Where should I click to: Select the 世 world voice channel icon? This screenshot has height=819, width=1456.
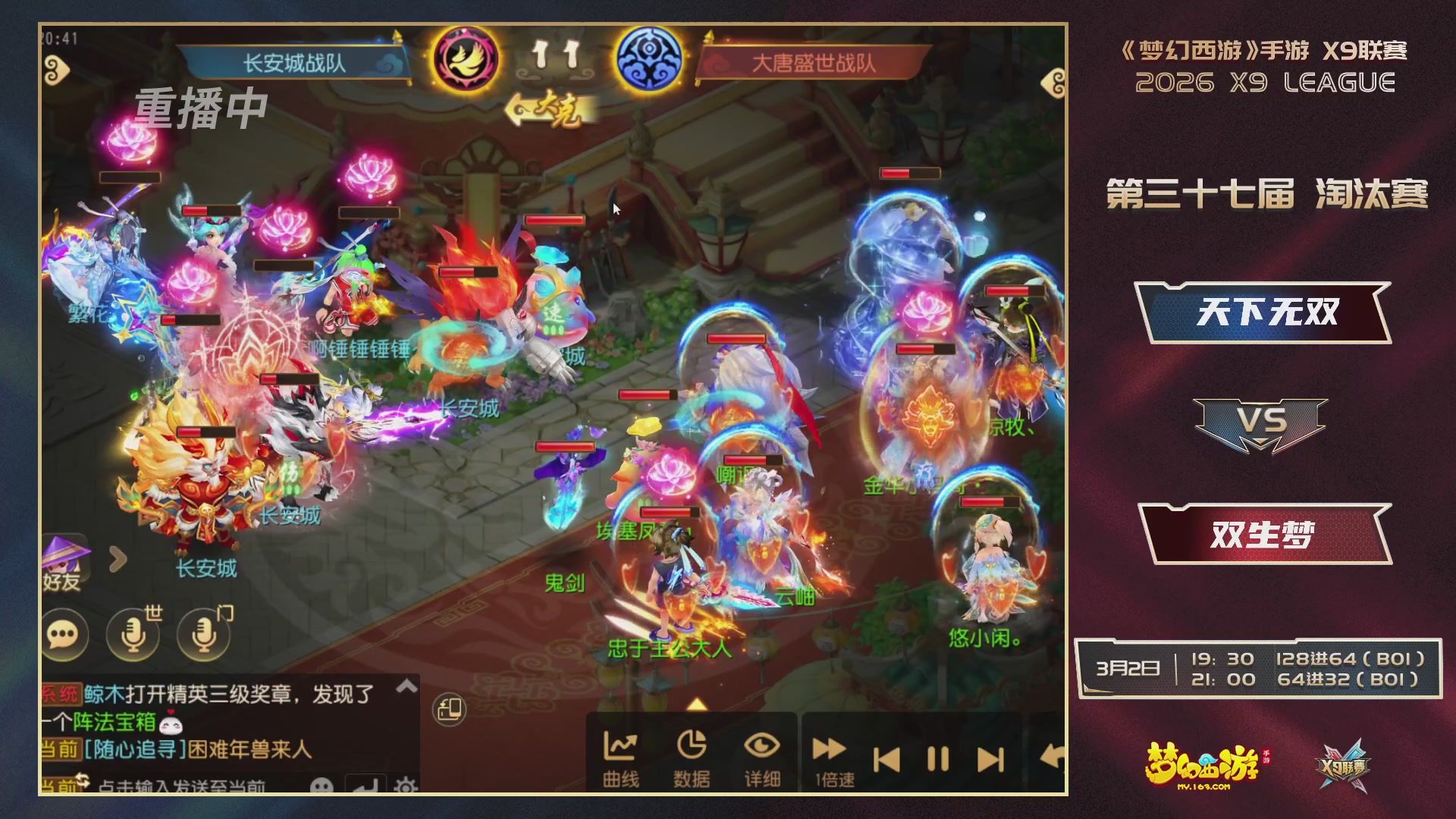133,635
